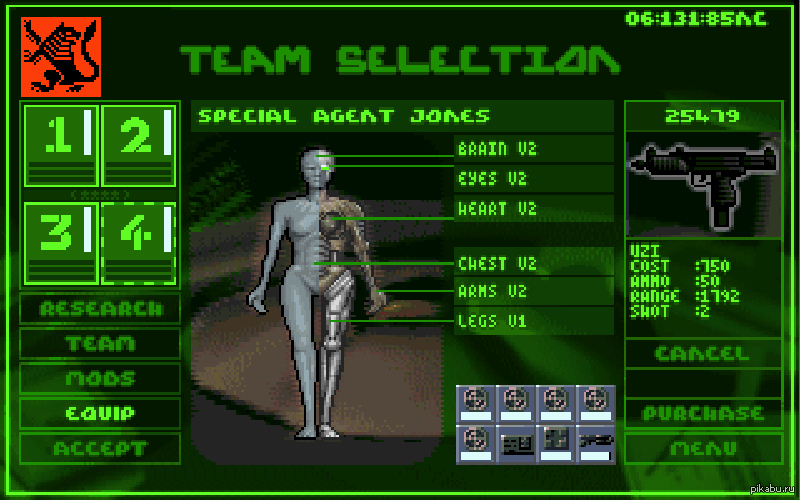Image resolution: width=800 pixels, height=500 pixels.
Task: Select the medikit cross inventory slot
Action: 555,443
